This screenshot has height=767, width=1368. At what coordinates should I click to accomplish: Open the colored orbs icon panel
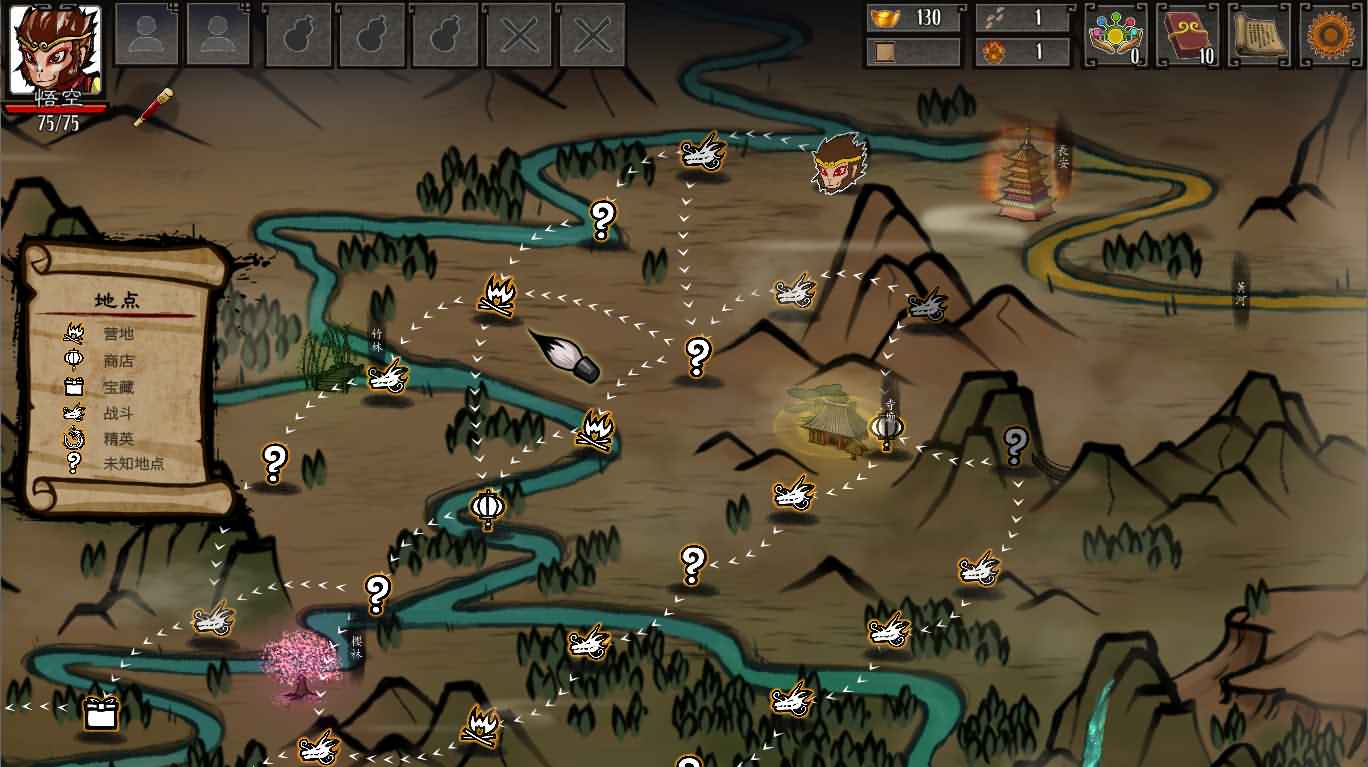coord(1116,35)
